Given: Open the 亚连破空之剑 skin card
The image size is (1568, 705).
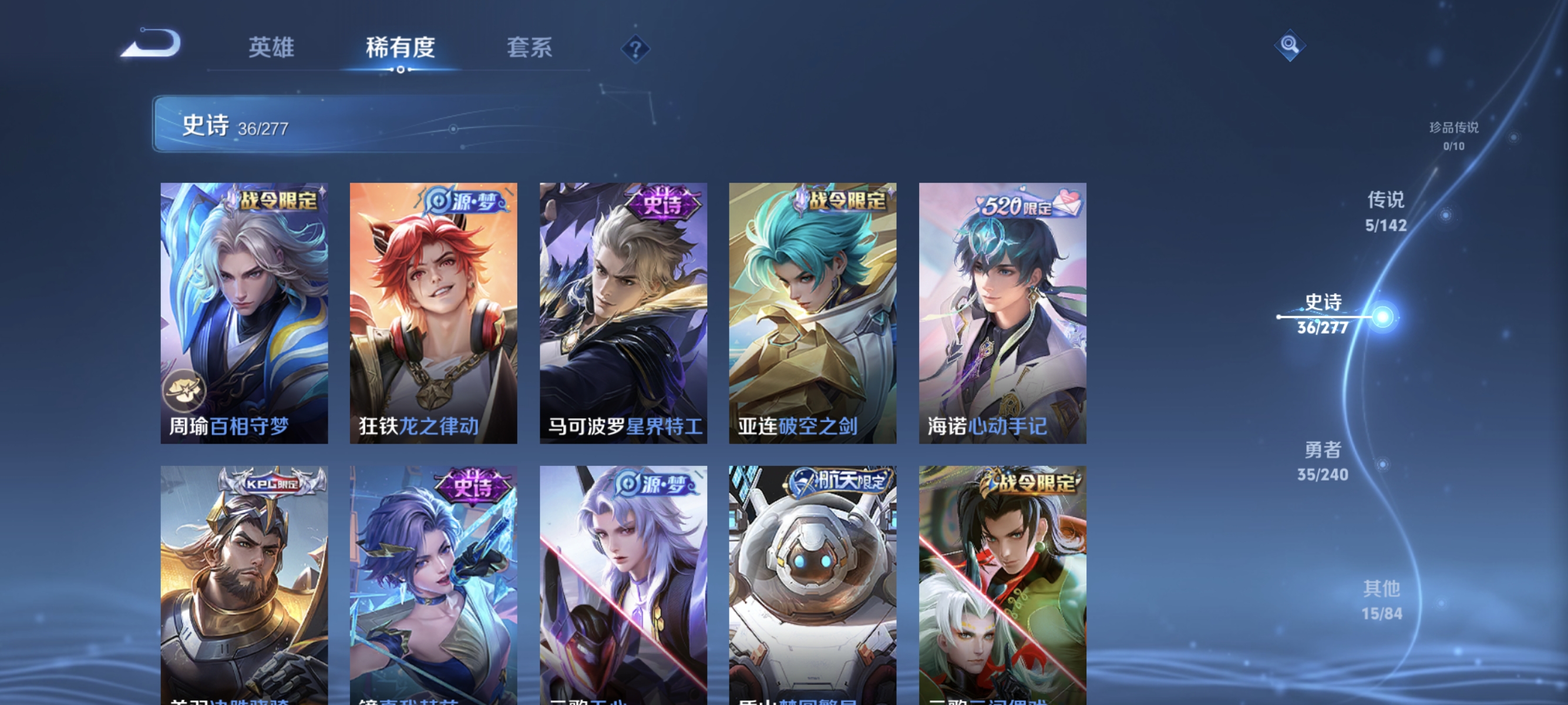Looking at the screenshot, I should (812, 310).
